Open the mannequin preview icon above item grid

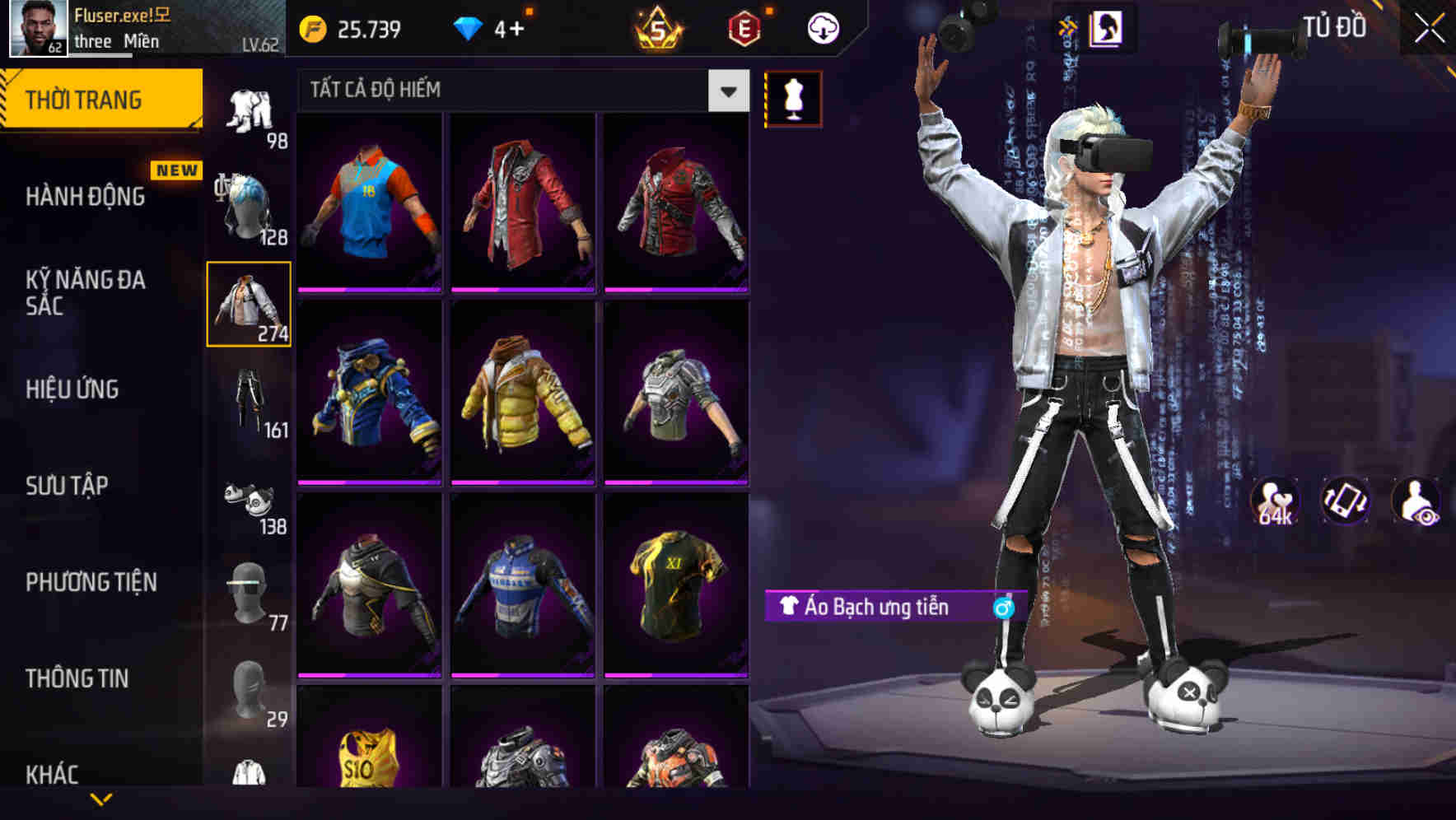793,96
